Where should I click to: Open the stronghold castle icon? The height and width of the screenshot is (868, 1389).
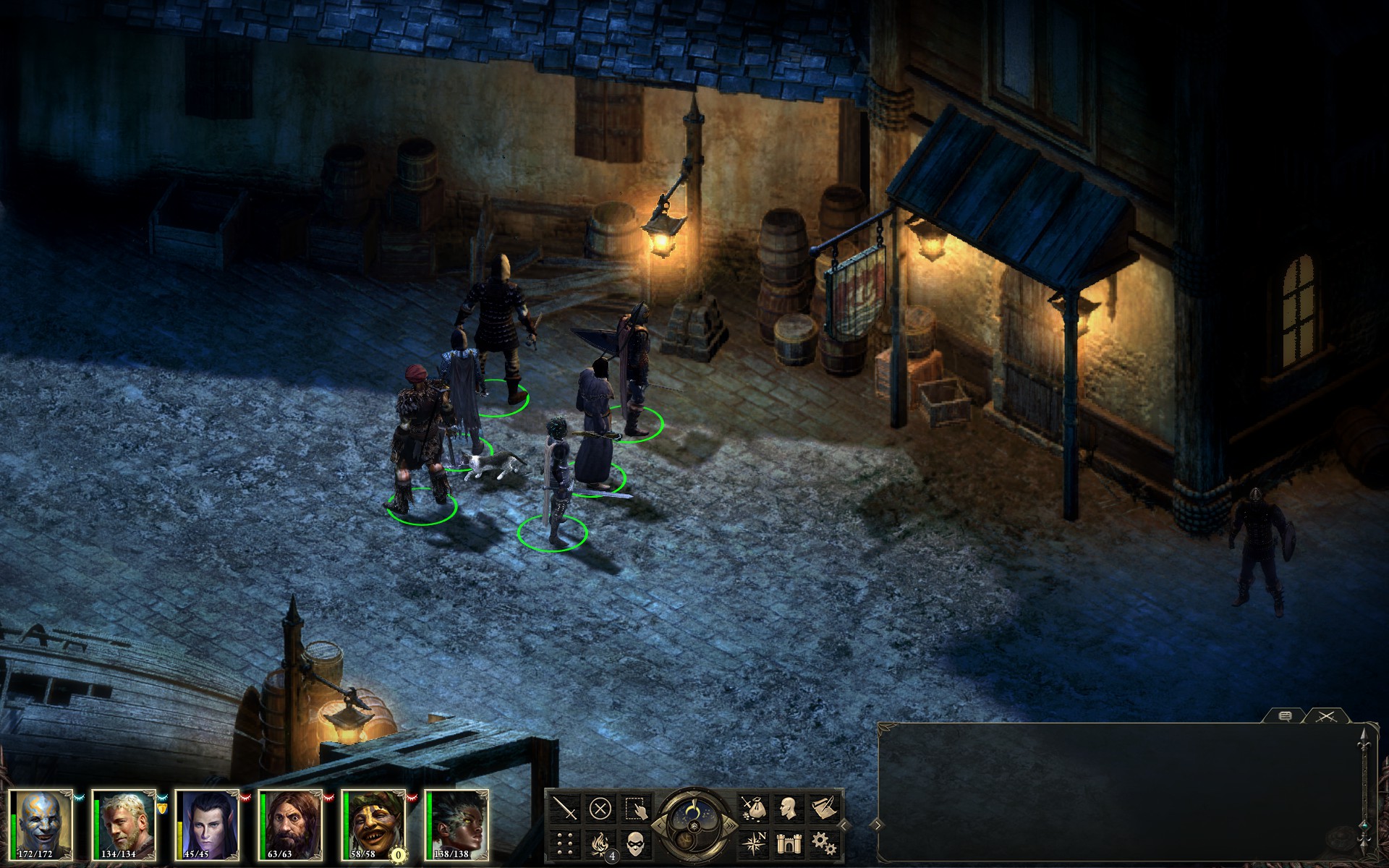tap(789, 843)
